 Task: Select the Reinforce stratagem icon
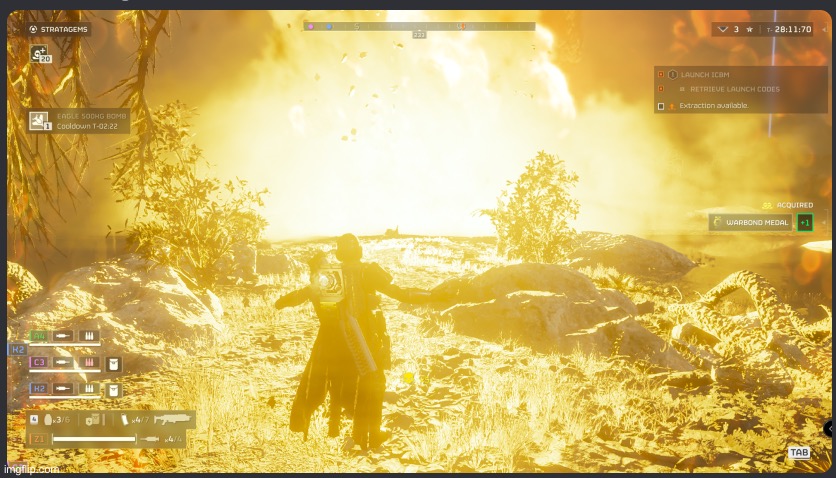pos(40,55)
